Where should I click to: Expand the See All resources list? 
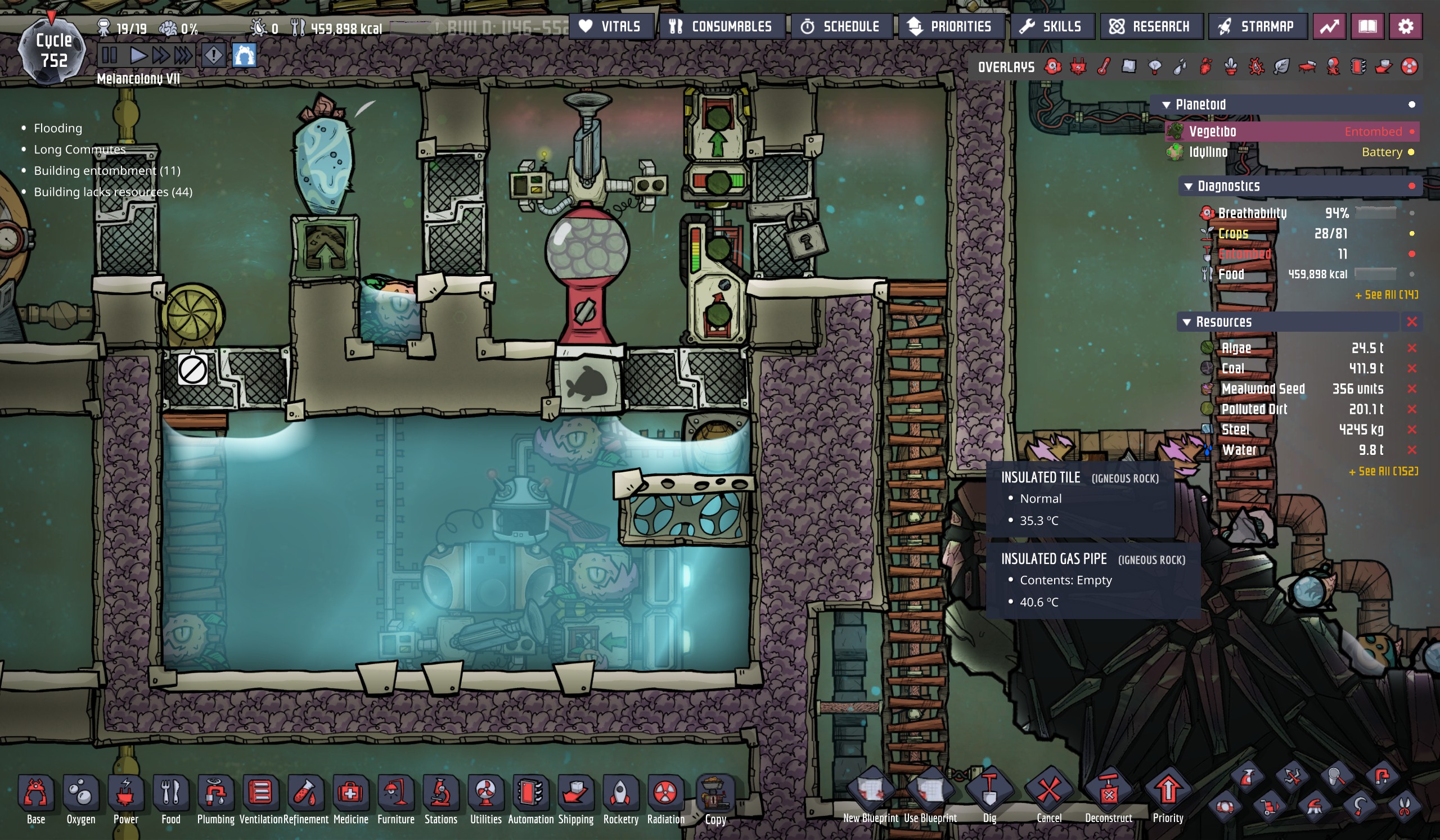(1383, 472)
